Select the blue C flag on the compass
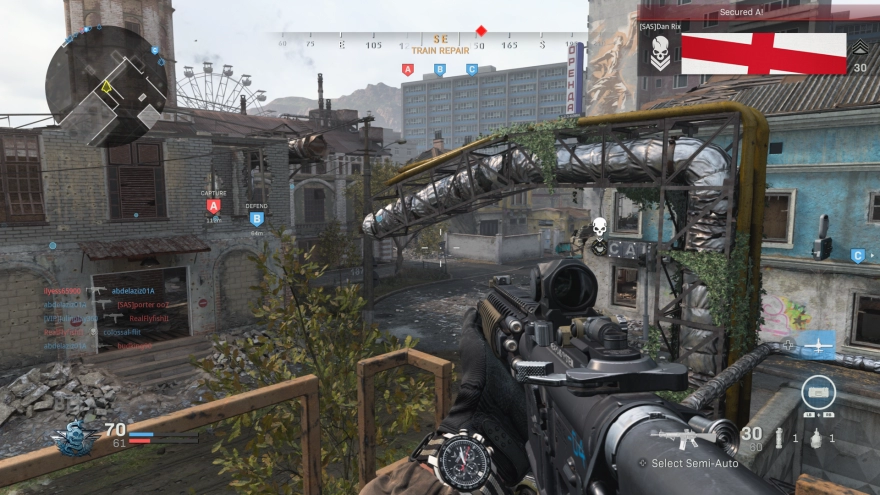The width and height of the screenshot is (880, 495). click(472, 70)
